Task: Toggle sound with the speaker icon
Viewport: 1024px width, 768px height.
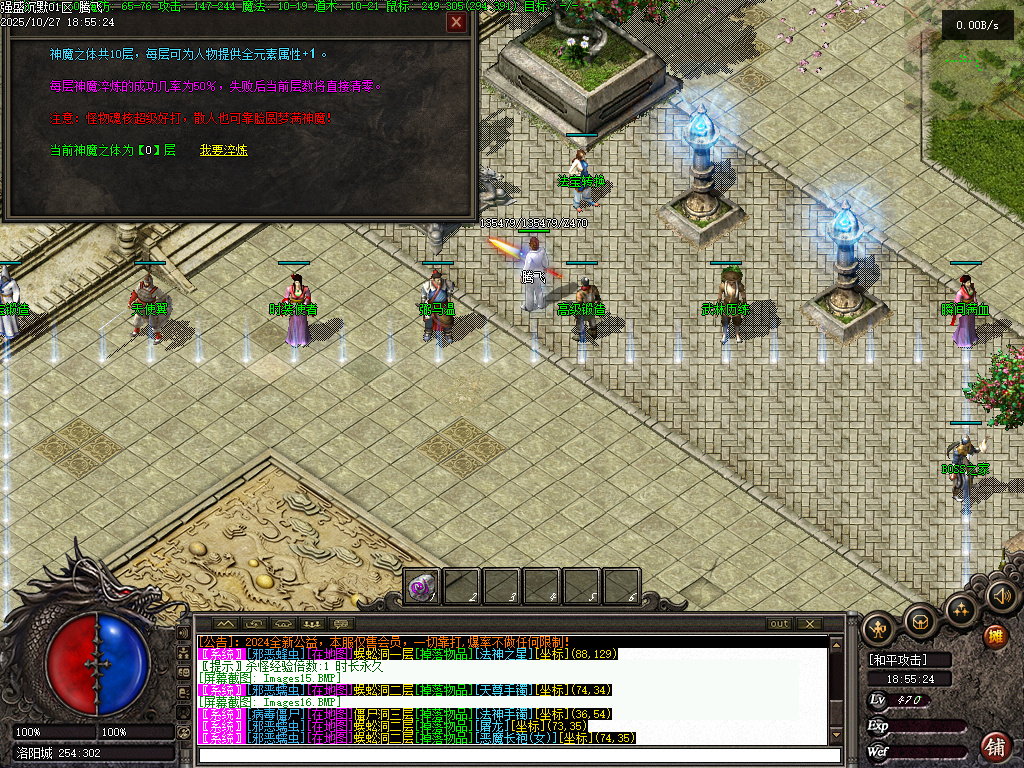Action: (1001, 596)
